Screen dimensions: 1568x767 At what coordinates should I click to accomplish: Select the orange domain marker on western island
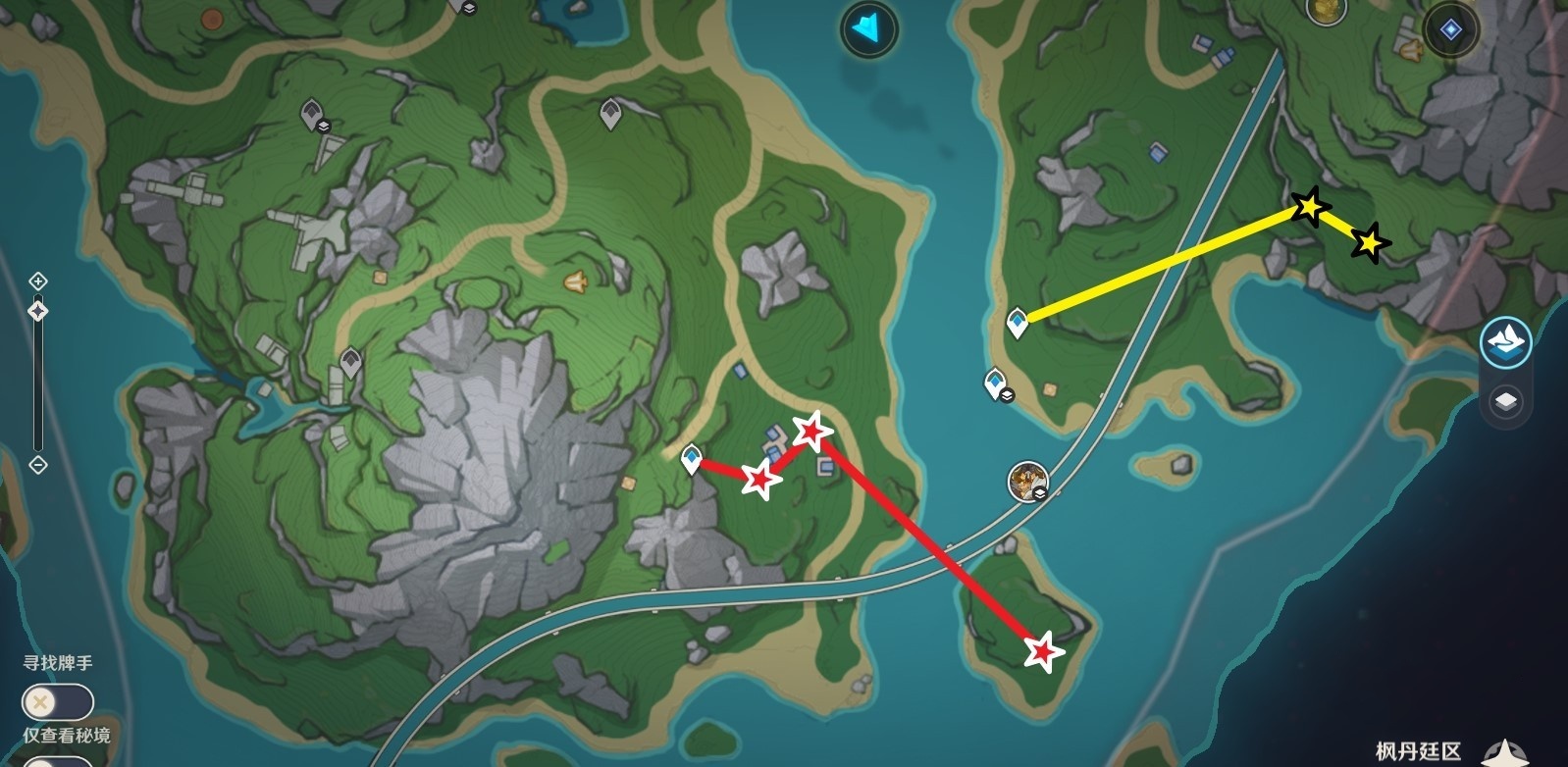[x=575, y=282]
